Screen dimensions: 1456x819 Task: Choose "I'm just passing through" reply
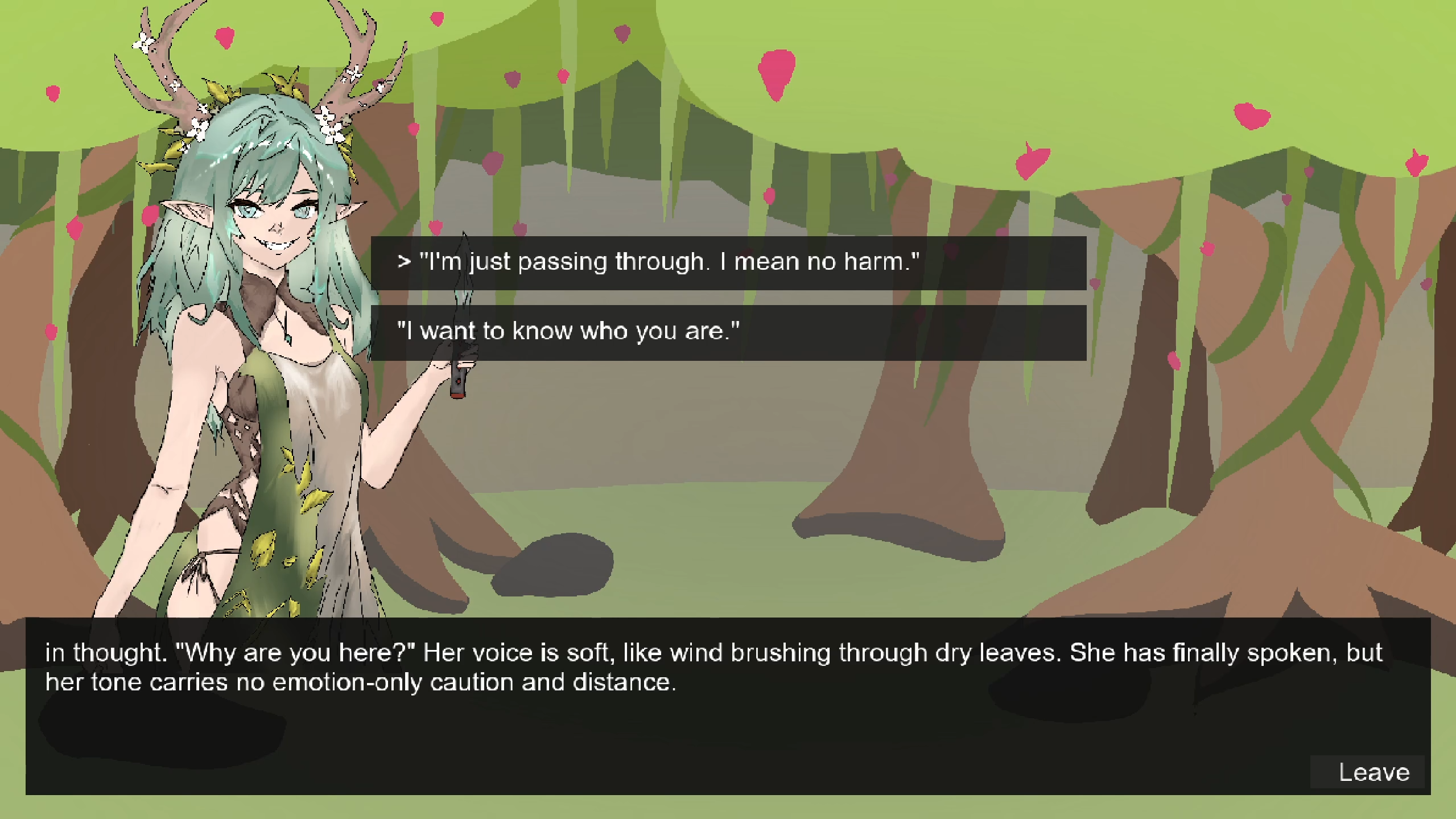click(728, 262)
